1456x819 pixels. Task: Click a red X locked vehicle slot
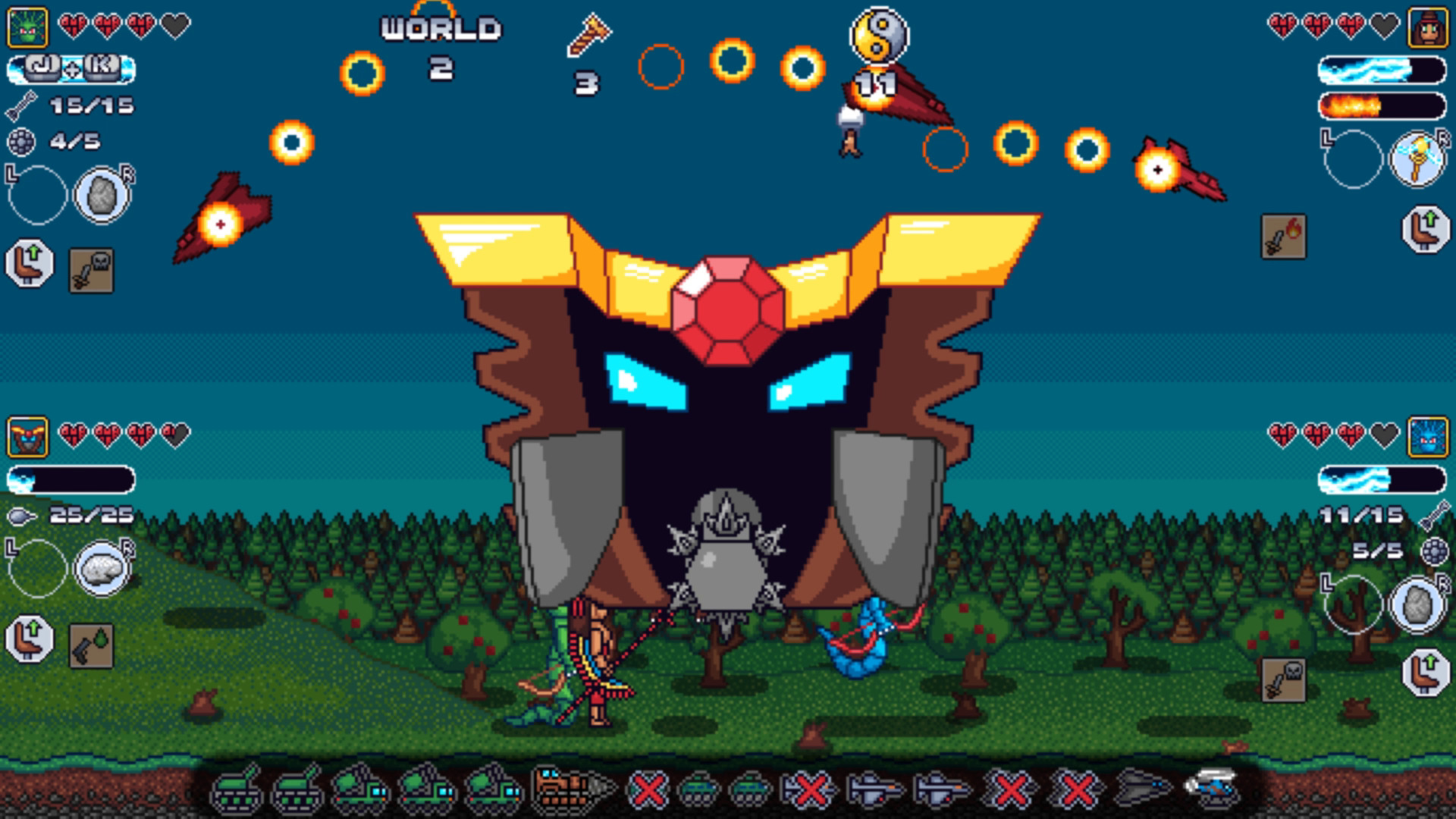648,792
